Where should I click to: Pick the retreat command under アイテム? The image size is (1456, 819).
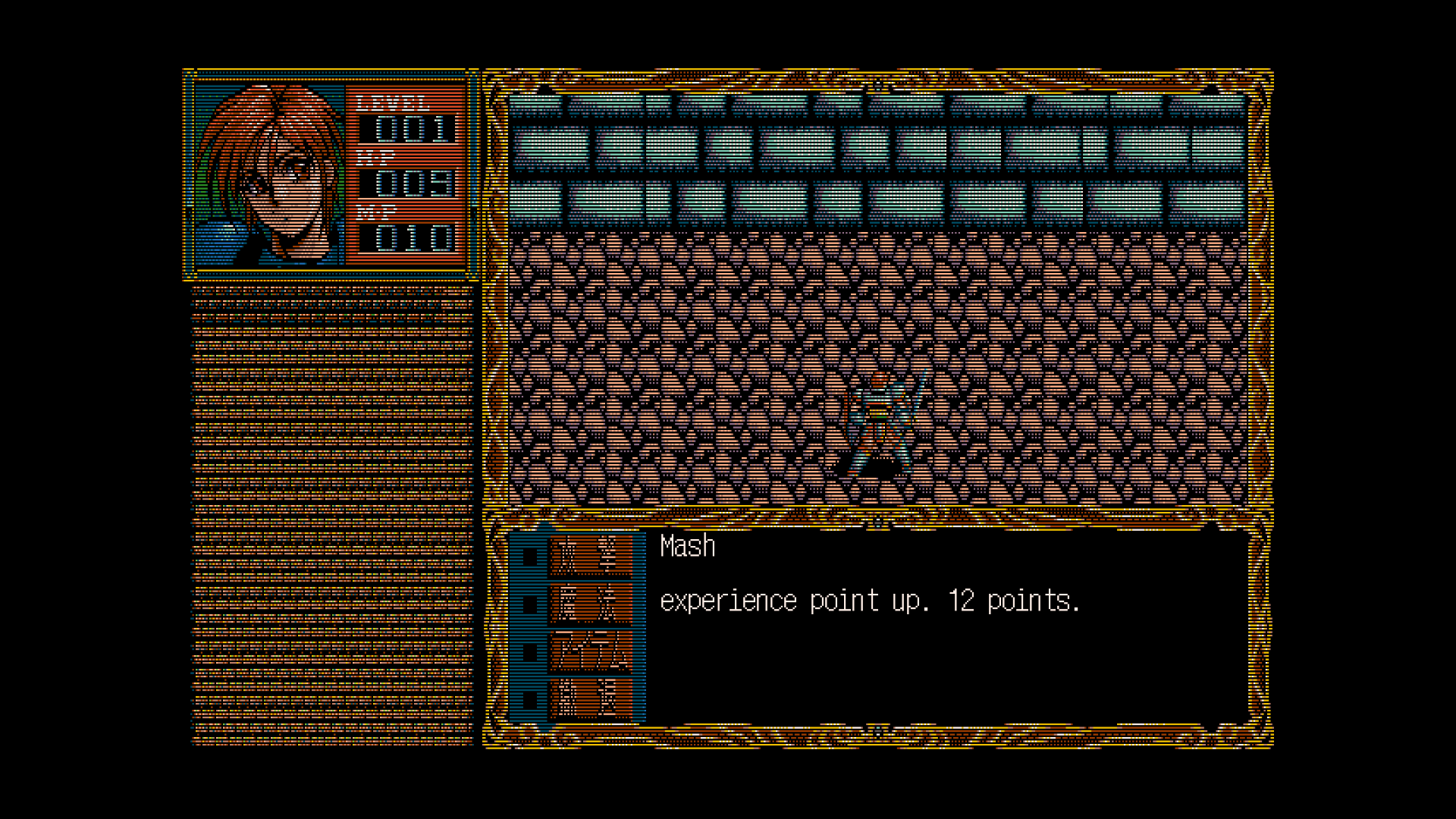click(x=590, y=698)
